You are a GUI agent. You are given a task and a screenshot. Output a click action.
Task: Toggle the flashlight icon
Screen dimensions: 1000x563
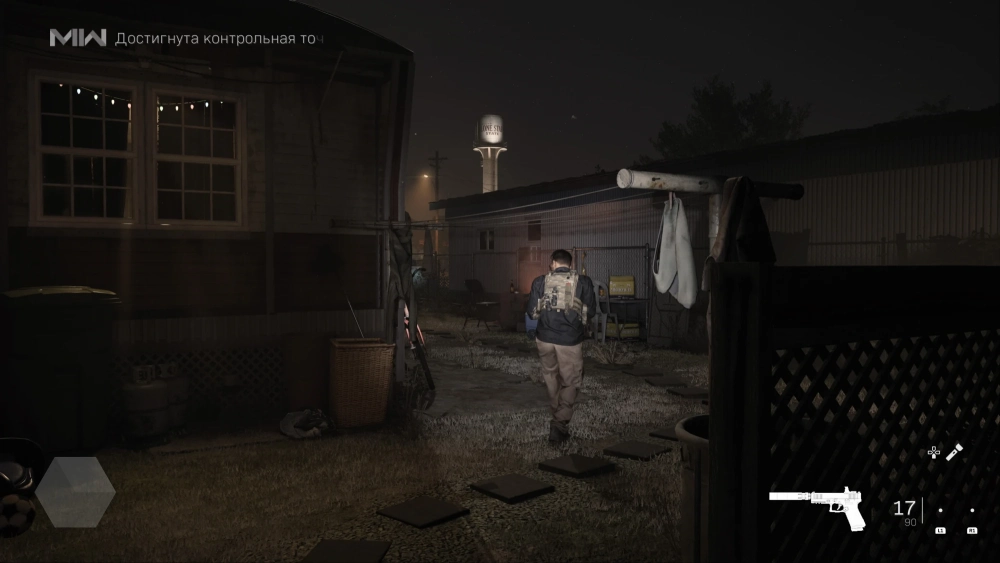tap(955, 452)
